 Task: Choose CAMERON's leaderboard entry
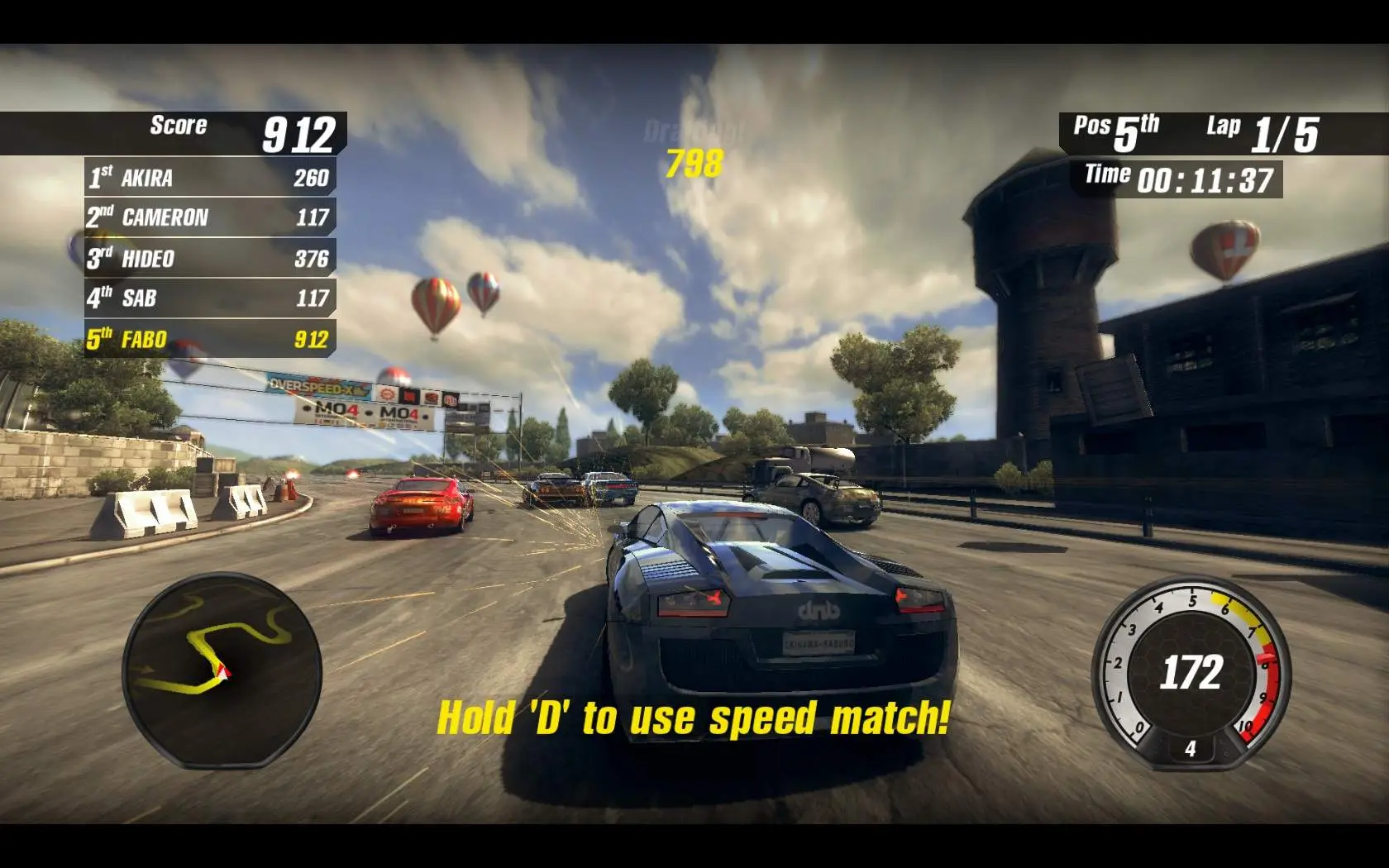point(210,217)
